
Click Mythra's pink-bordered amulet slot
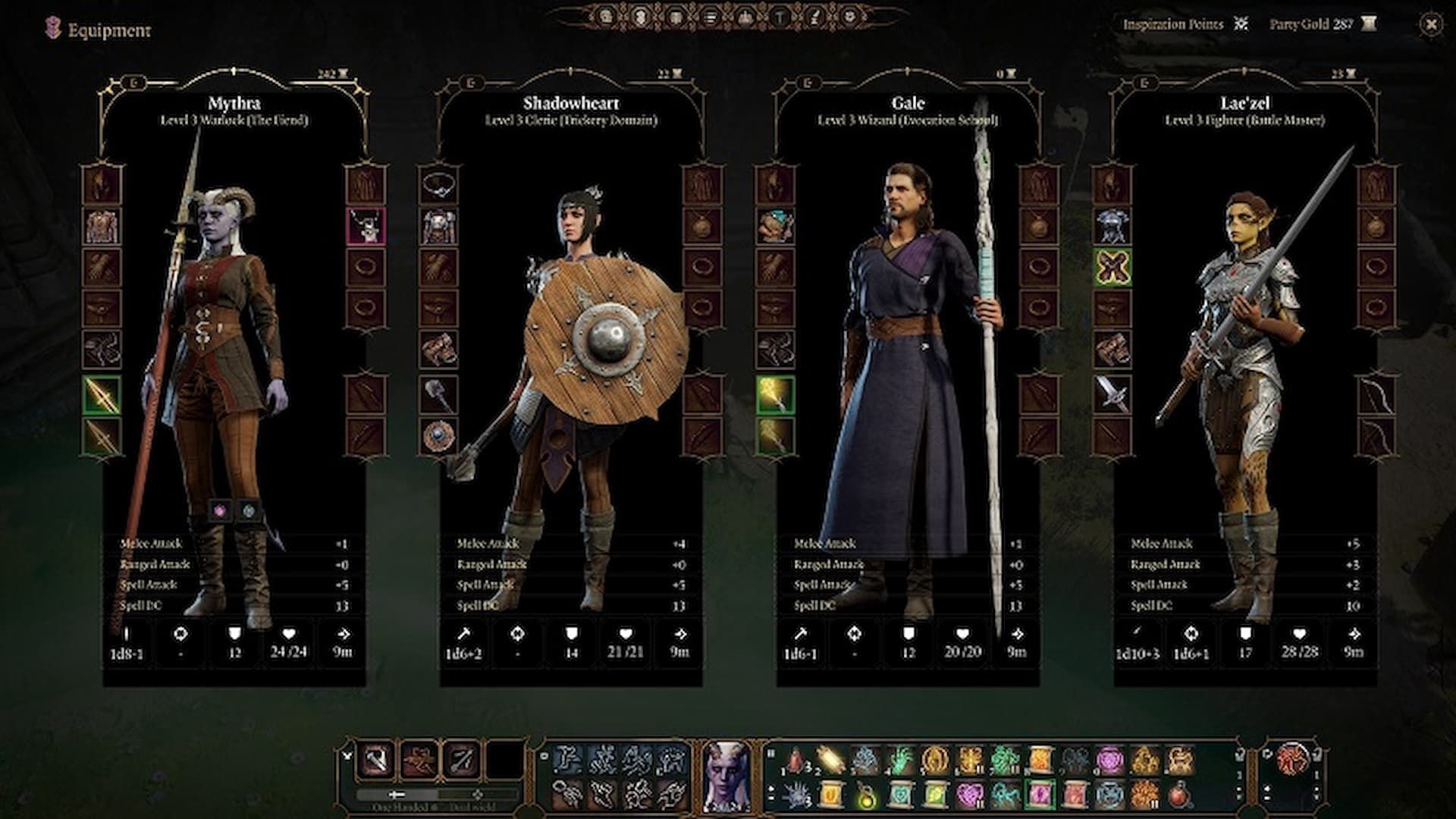coord(366,225)
